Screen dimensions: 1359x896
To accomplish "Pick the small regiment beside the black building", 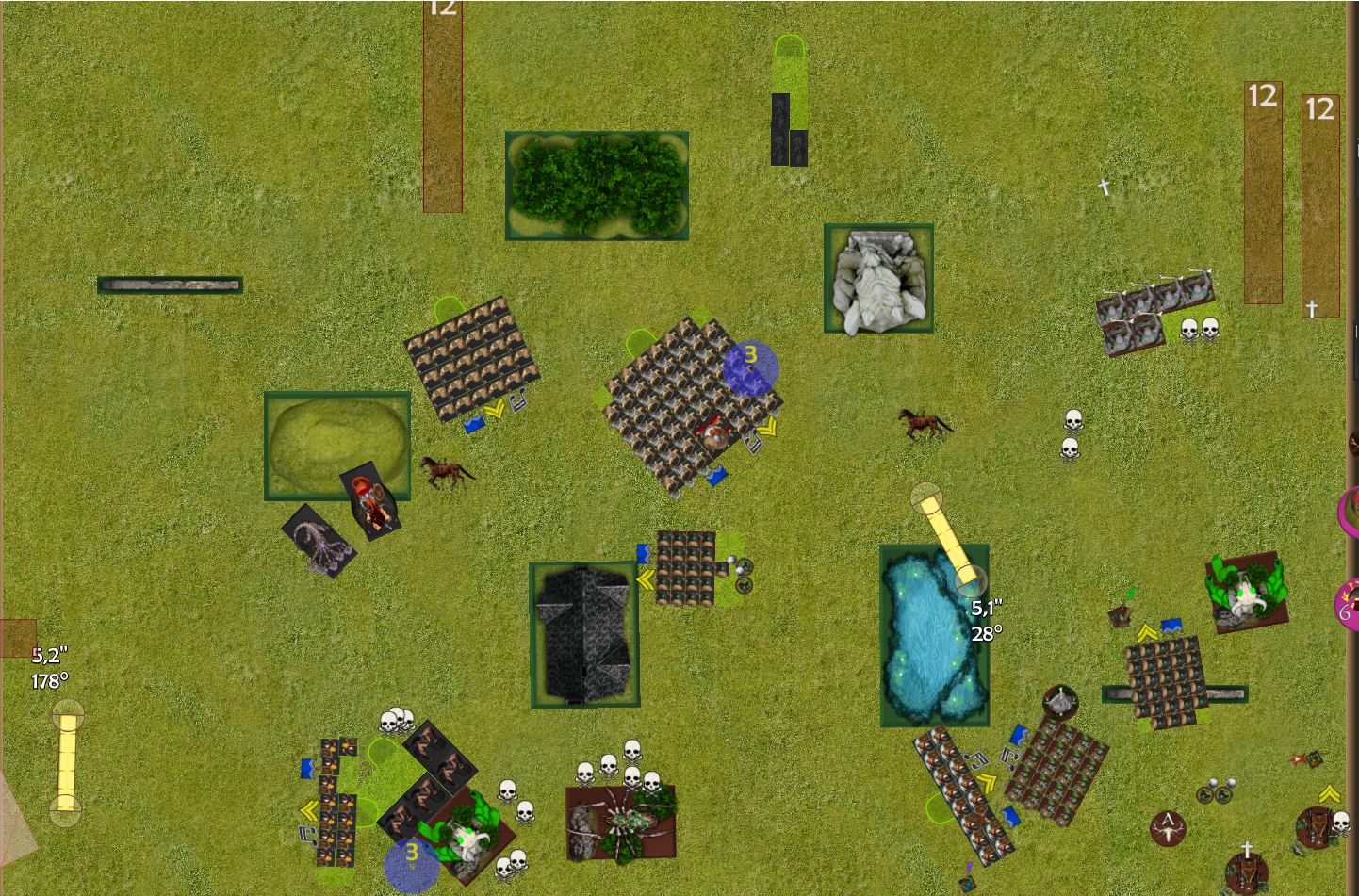I will (x=685, y=567).
